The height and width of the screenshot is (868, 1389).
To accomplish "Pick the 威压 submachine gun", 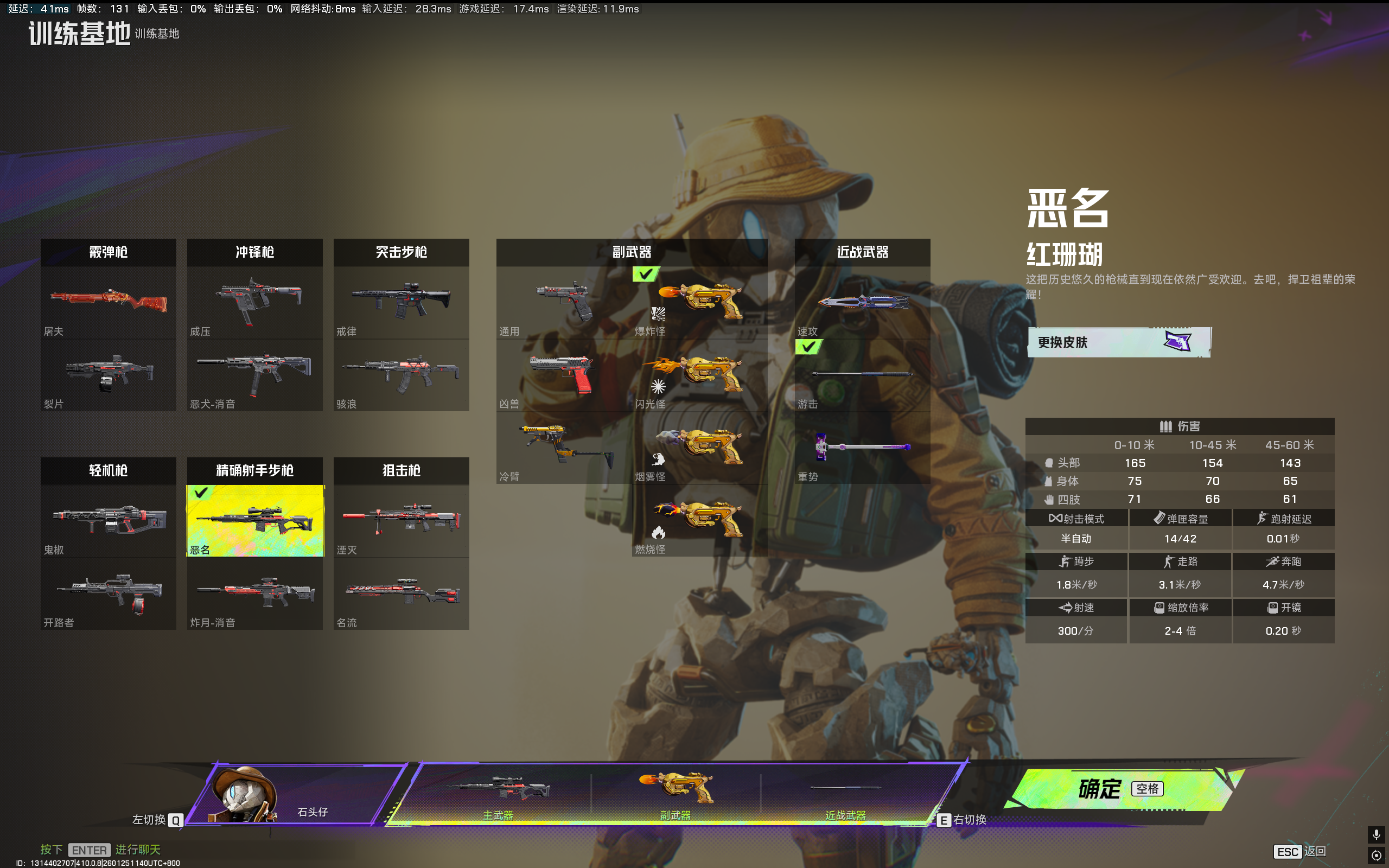I will point(255,303).
